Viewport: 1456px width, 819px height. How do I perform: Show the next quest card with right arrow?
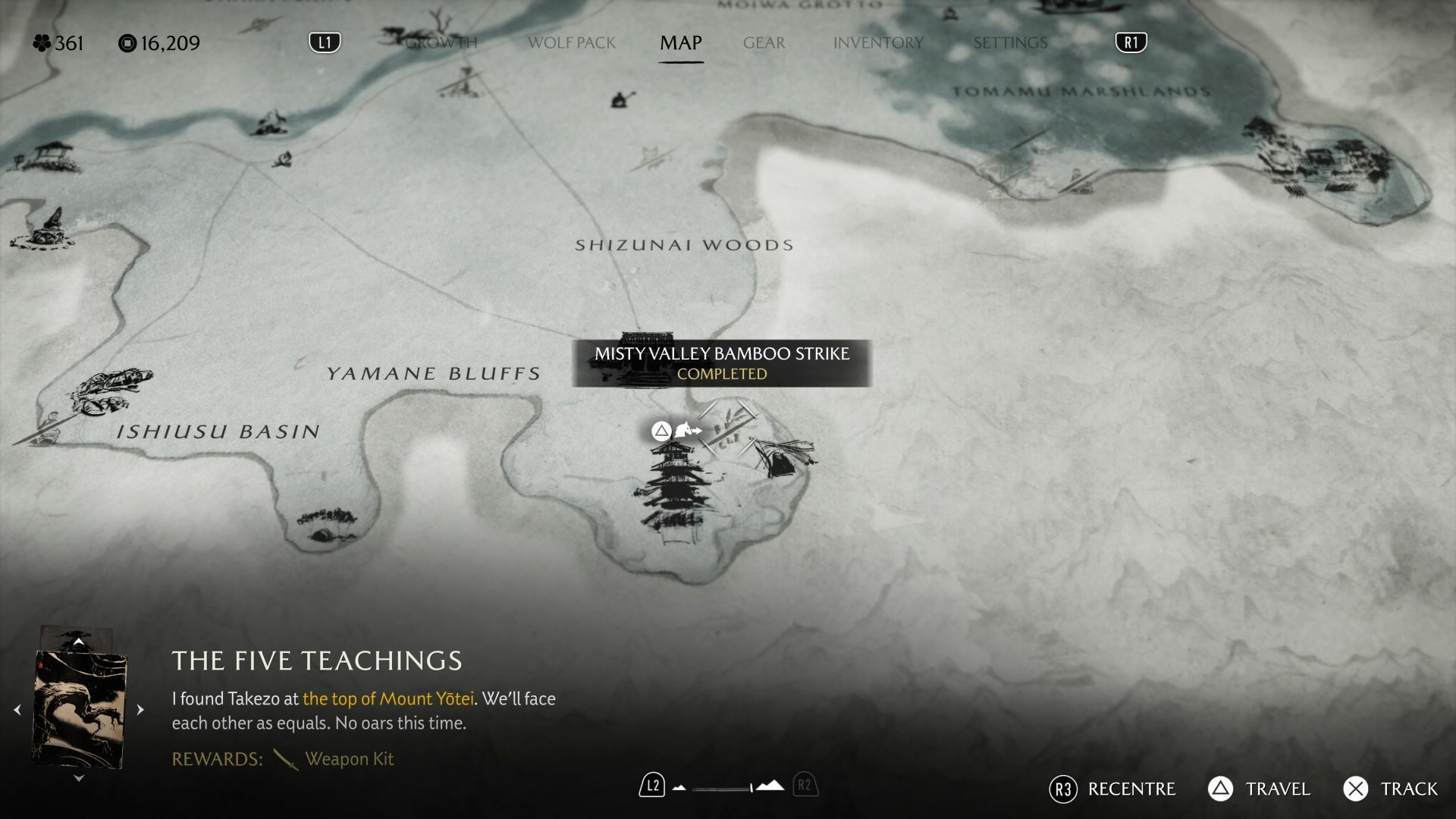pyautogui.click(x=140, y=710)
